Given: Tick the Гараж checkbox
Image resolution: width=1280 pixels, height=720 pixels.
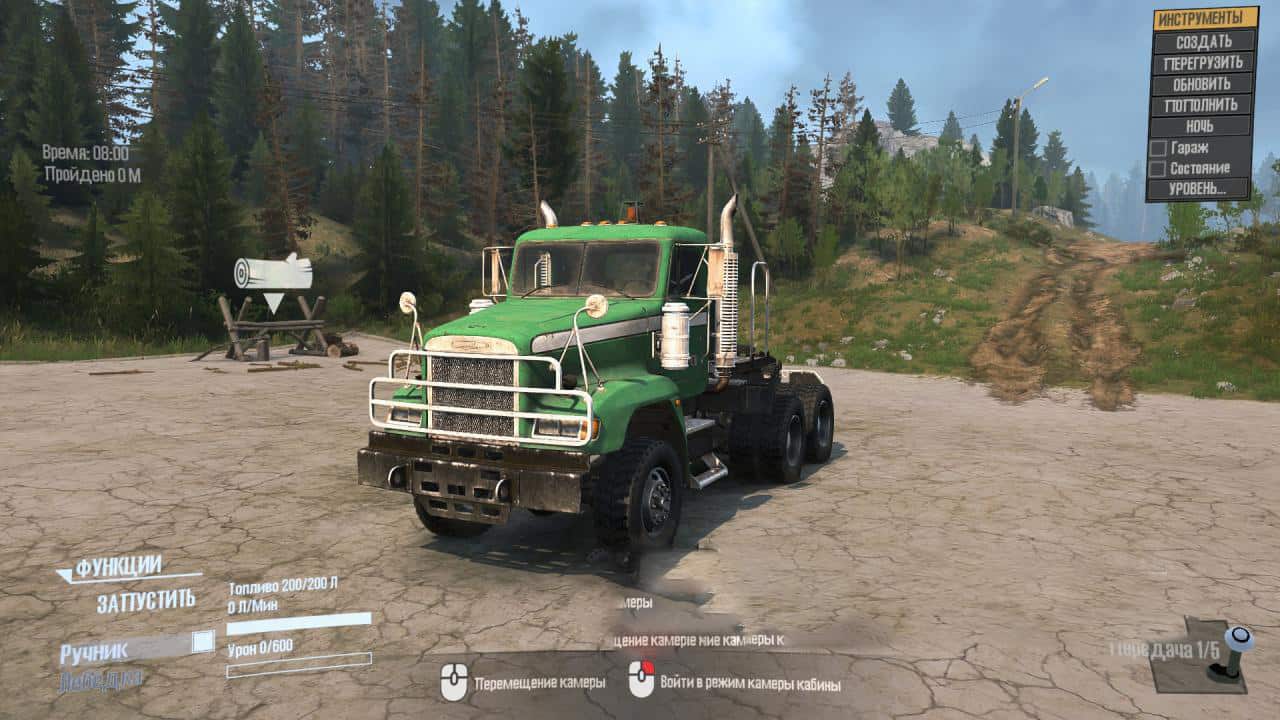Looking at the screenshot, I should coord(1158,148).
